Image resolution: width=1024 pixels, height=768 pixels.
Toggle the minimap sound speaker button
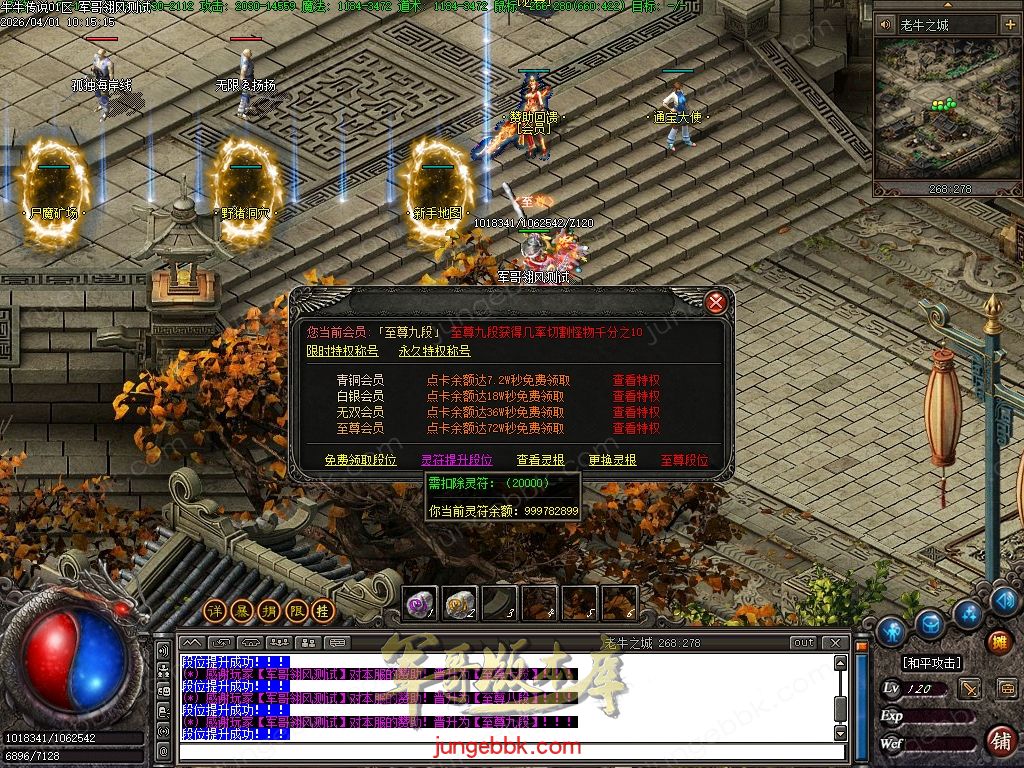(886, 25)
